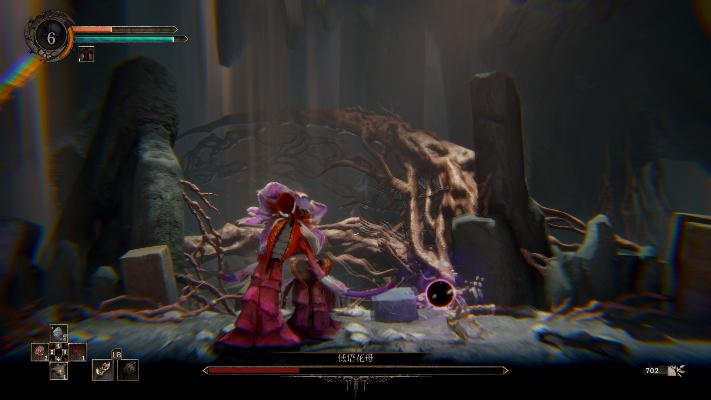
Task: Select the left quick-item slot with pale red orb
Action: point(40,352)
